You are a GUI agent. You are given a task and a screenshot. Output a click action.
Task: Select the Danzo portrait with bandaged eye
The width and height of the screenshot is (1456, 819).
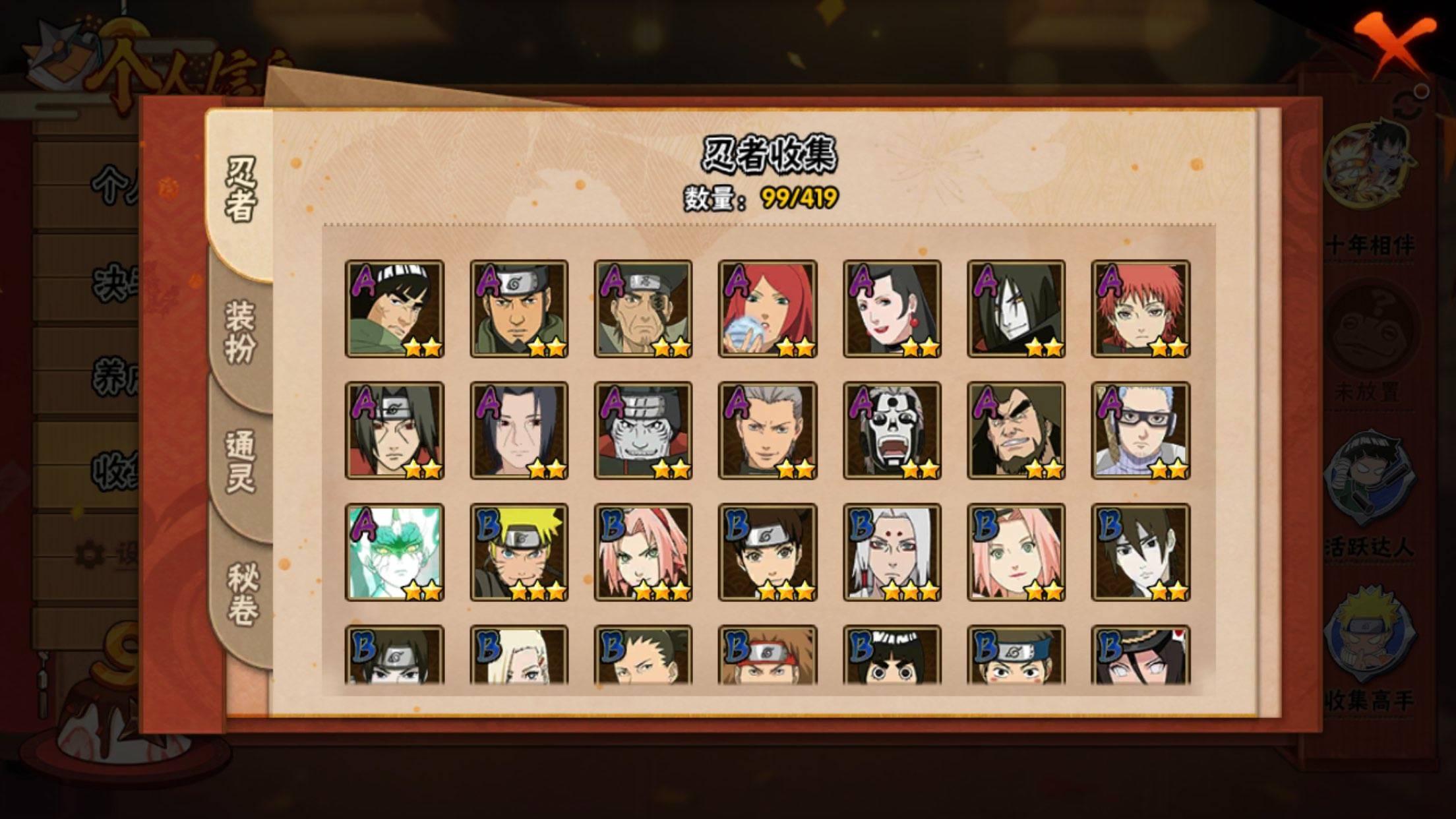click(643, 309)
